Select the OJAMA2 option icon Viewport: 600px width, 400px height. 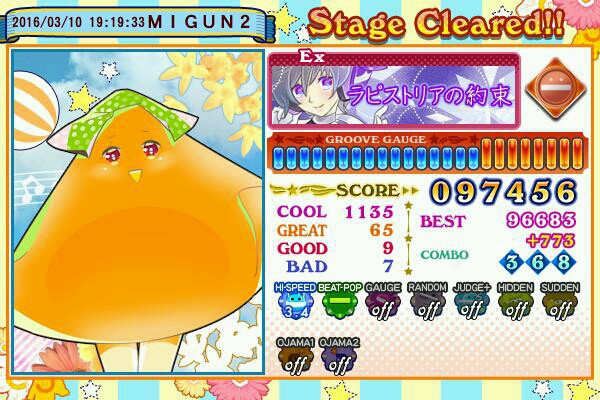[x=338, y=358]
